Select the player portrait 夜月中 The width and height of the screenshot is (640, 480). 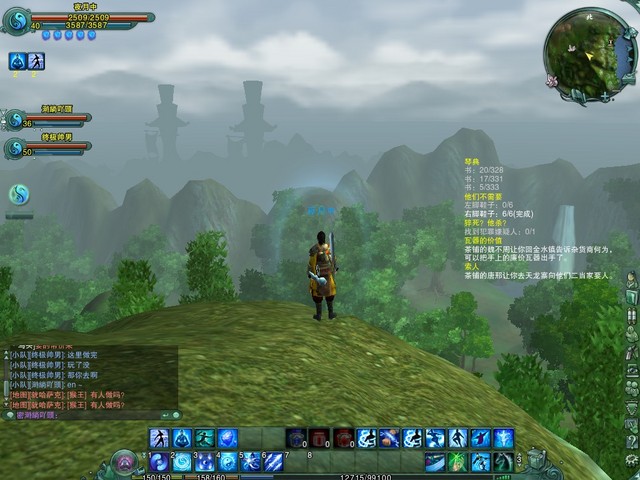click(16, 20)
